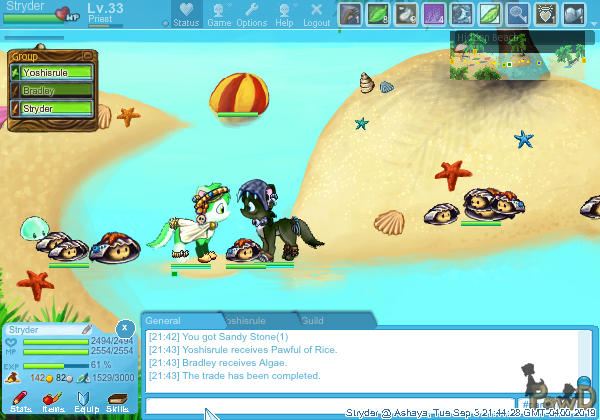Click the Logout button
This screenshot has width=600, height=420.
pyautogui.click(x=316, y=14)
